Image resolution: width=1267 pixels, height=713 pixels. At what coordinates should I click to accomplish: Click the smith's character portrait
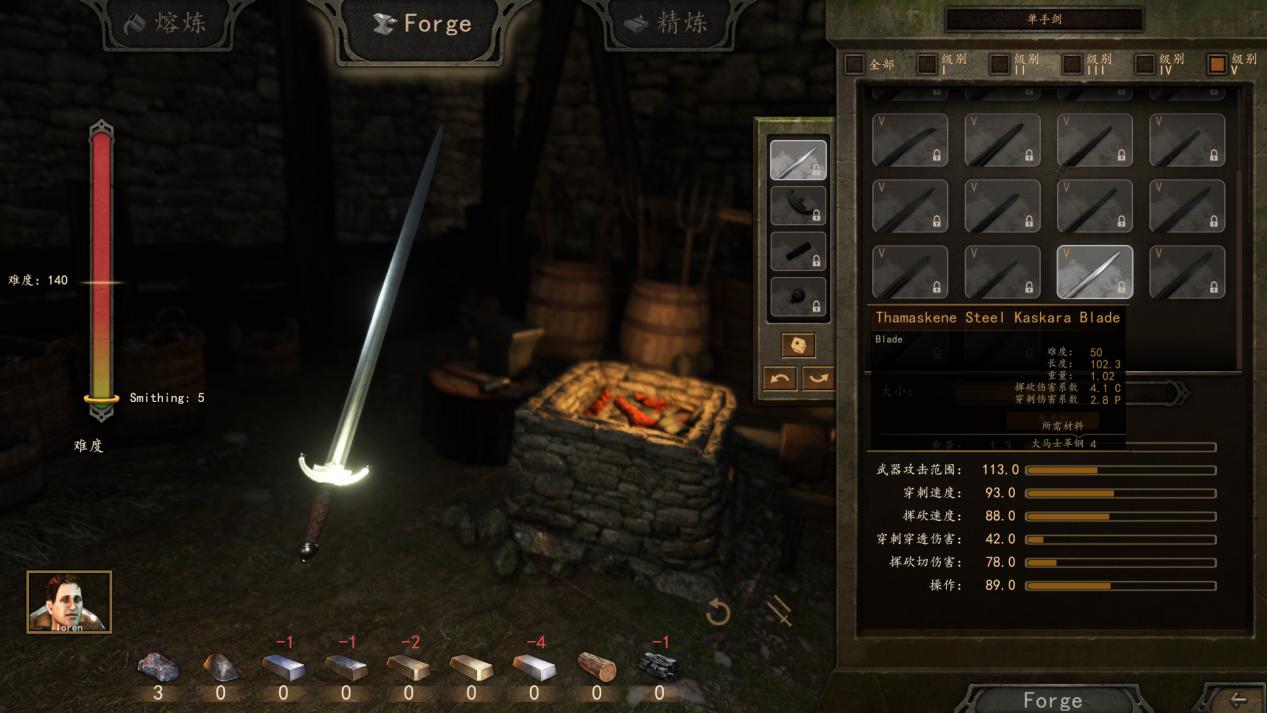(69, 602)
